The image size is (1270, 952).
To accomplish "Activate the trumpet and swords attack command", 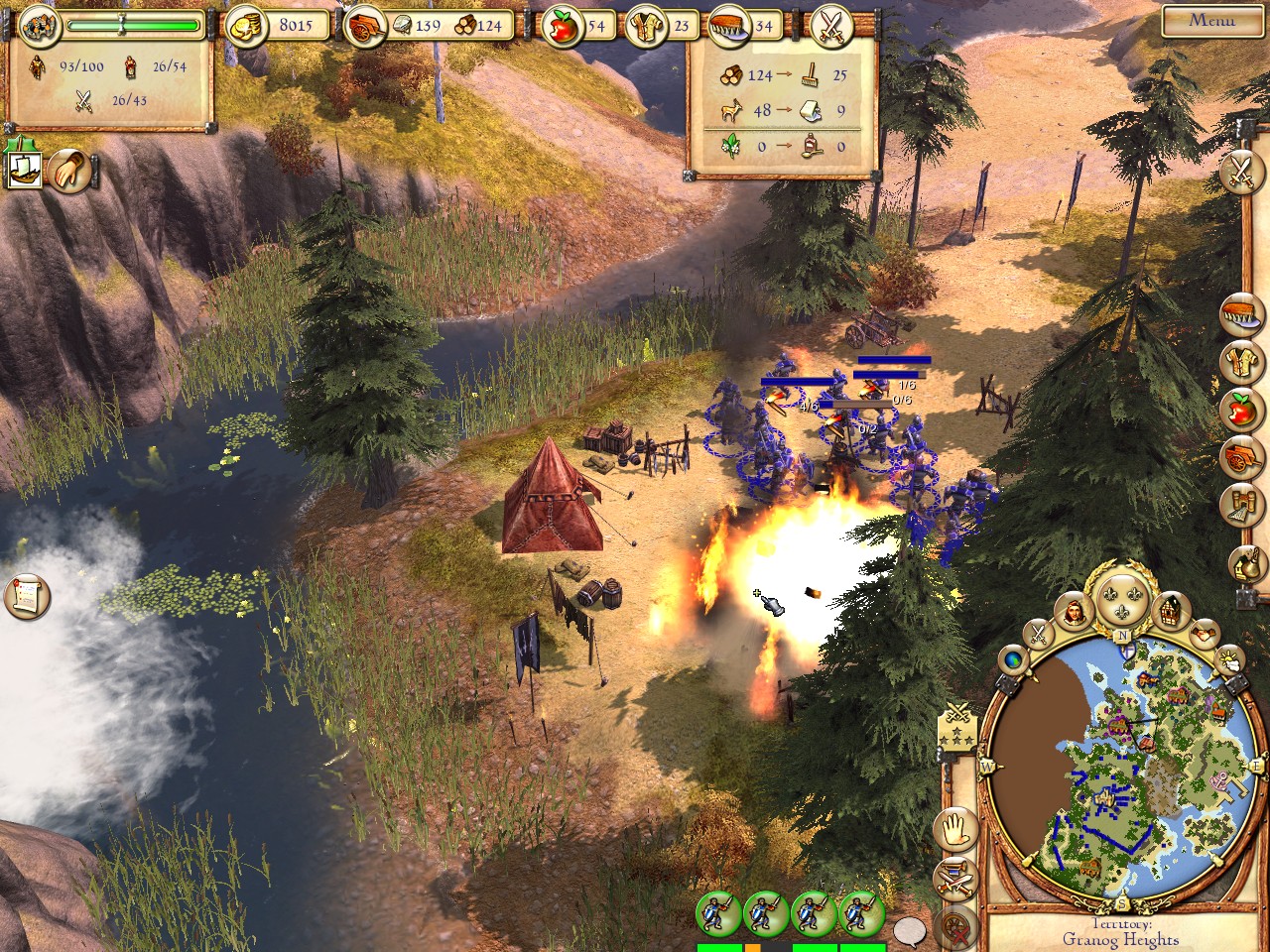I will (x=954, y=878).
